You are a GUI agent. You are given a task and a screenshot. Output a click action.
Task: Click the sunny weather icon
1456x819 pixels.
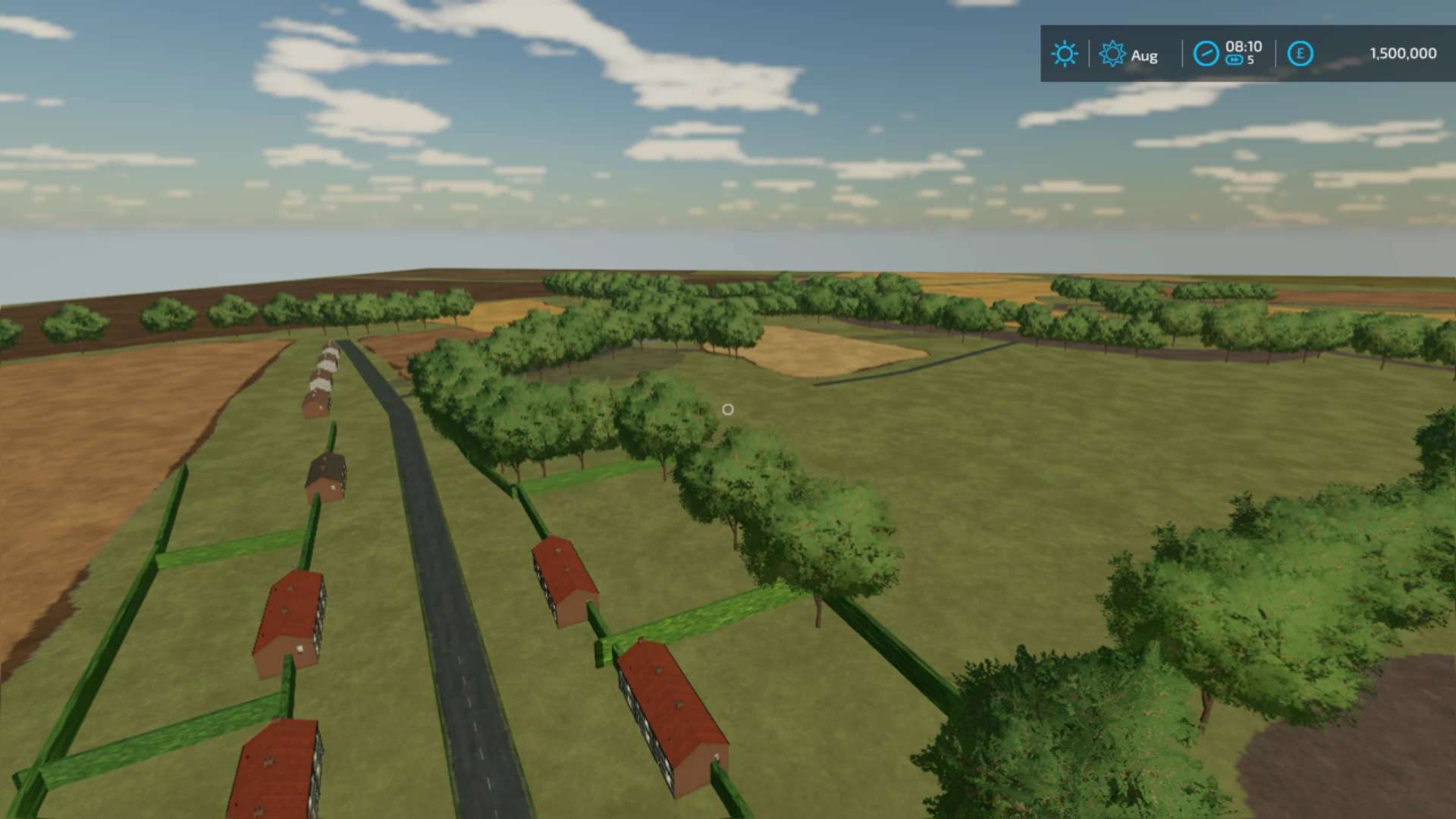[x=1064, y=54]
